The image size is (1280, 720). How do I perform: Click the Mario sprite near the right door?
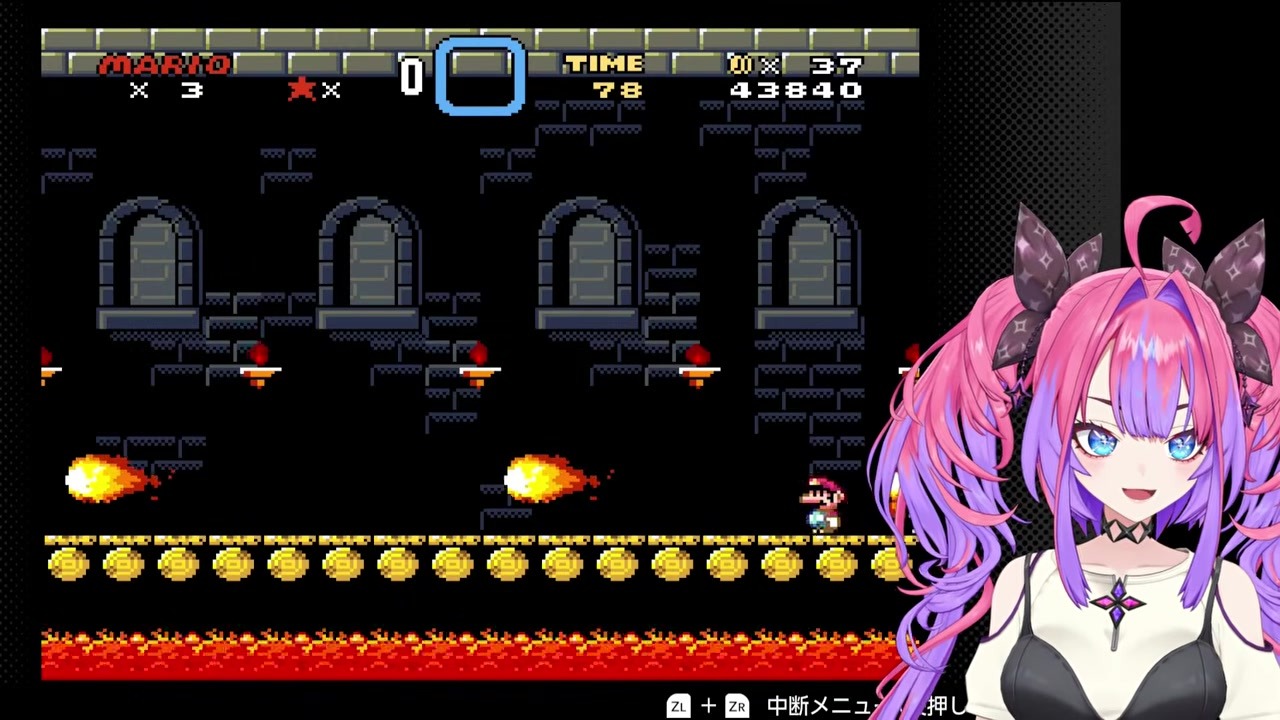point(822,500)
